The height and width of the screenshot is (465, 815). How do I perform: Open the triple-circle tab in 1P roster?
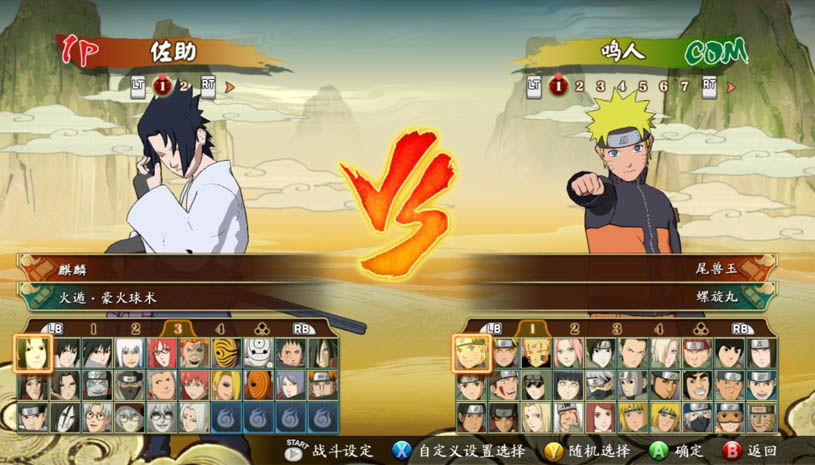262,328
